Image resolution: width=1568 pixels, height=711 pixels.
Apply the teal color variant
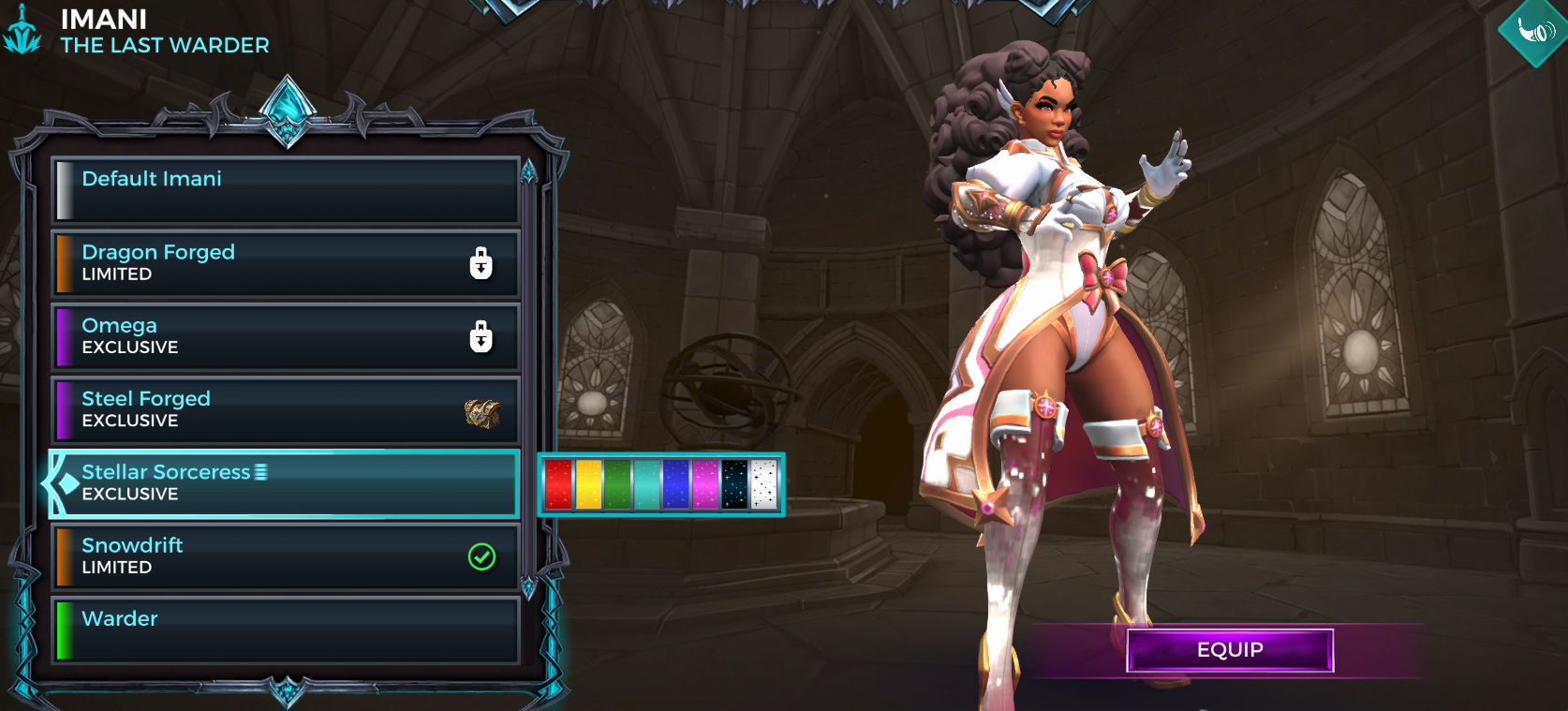coord(646,484)
